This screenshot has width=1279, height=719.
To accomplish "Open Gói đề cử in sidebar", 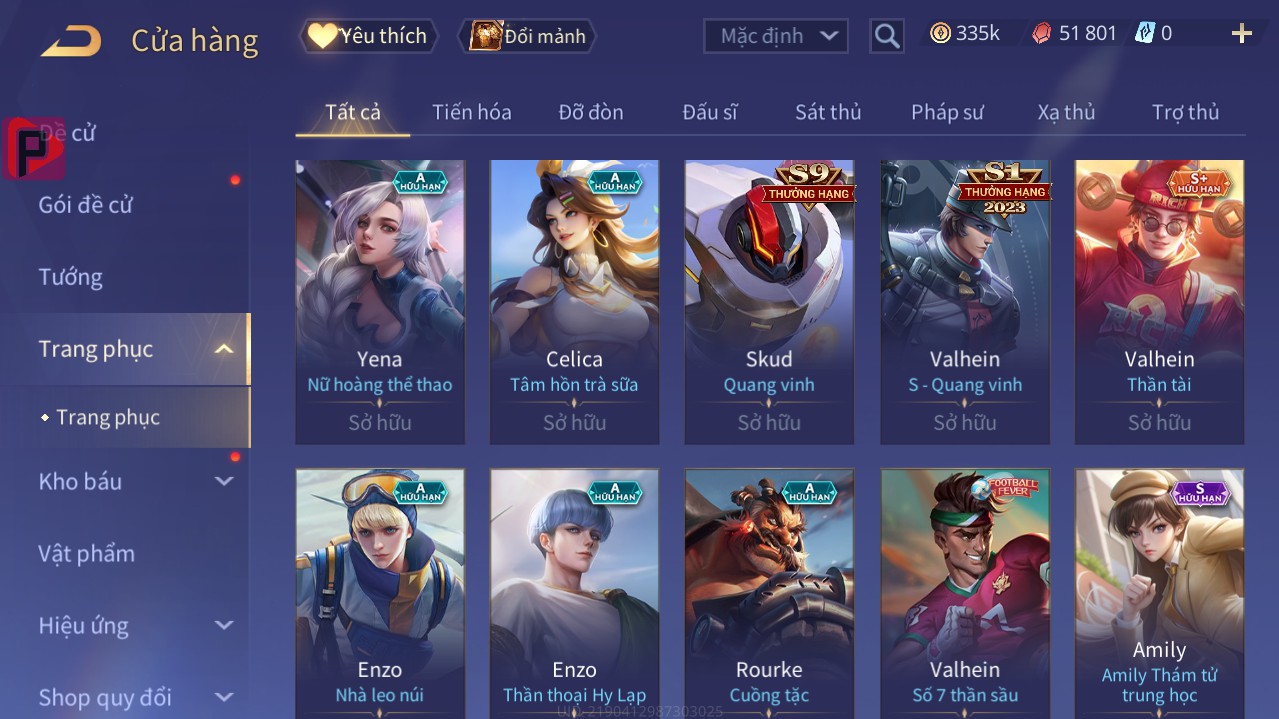I will click(x=86, y=205).
